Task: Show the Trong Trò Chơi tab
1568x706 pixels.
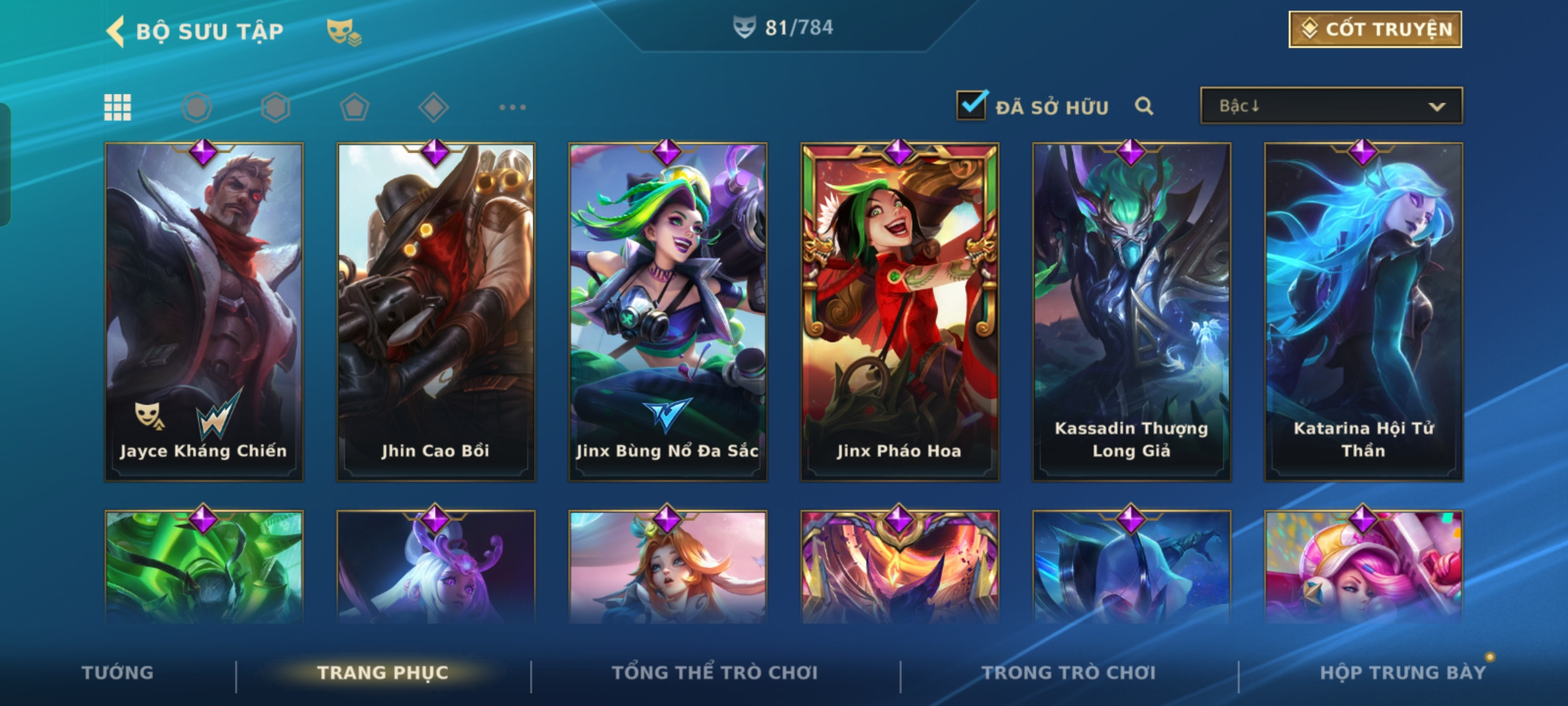Action: 1069,673
